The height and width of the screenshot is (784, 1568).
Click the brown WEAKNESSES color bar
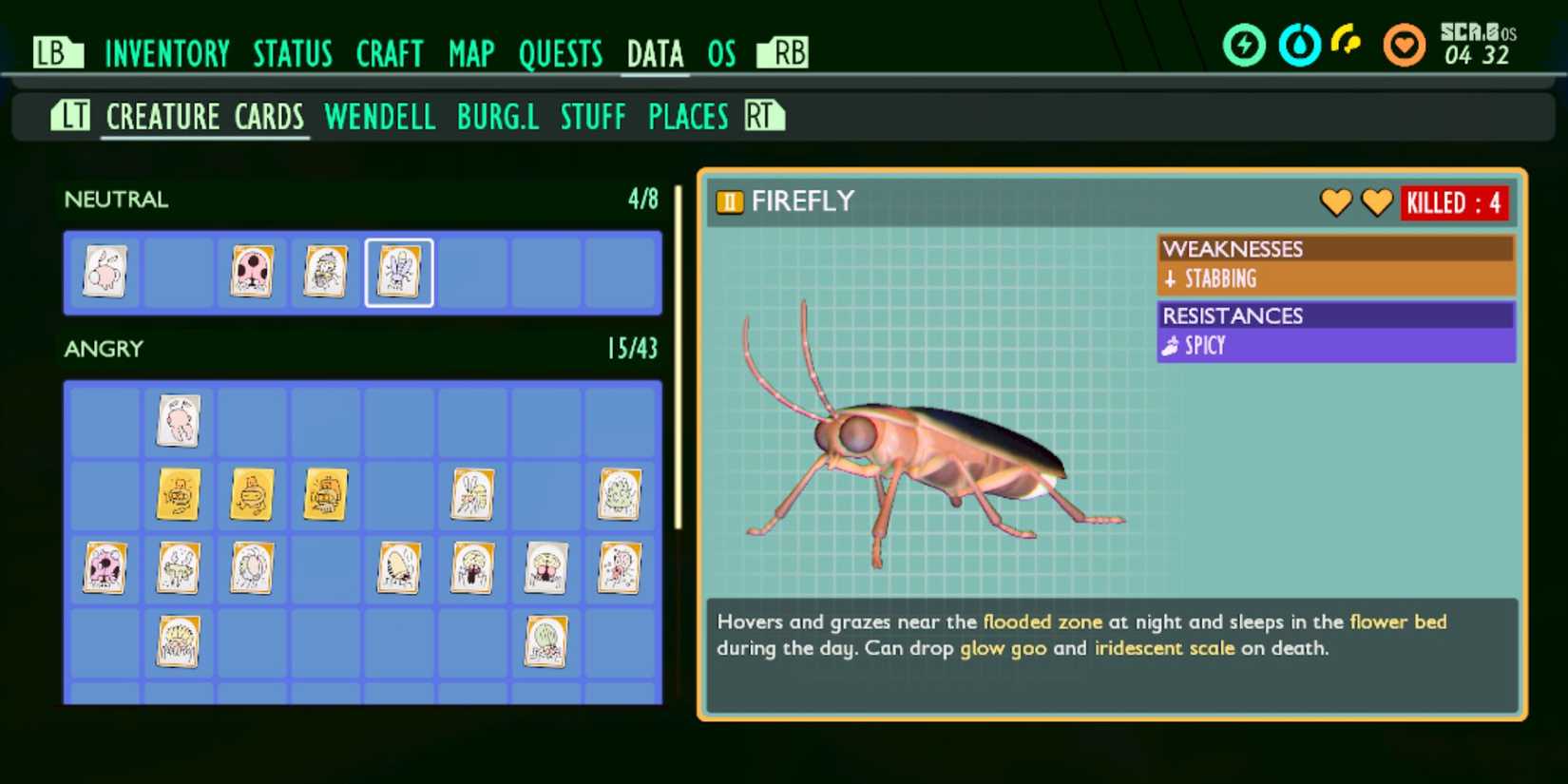pos(1336,249)
